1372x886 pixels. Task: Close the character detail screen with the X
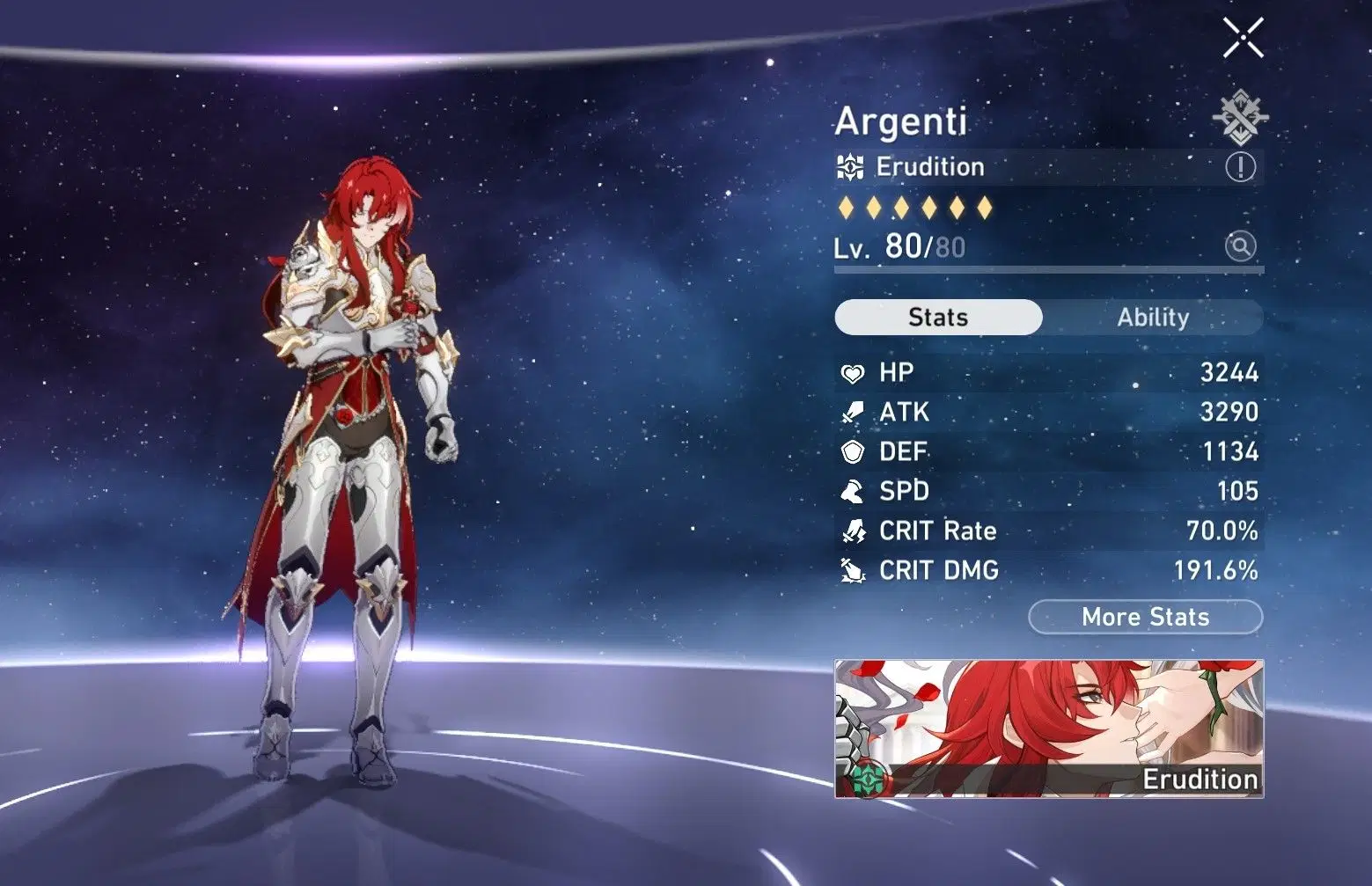(x=1243, y=39)
